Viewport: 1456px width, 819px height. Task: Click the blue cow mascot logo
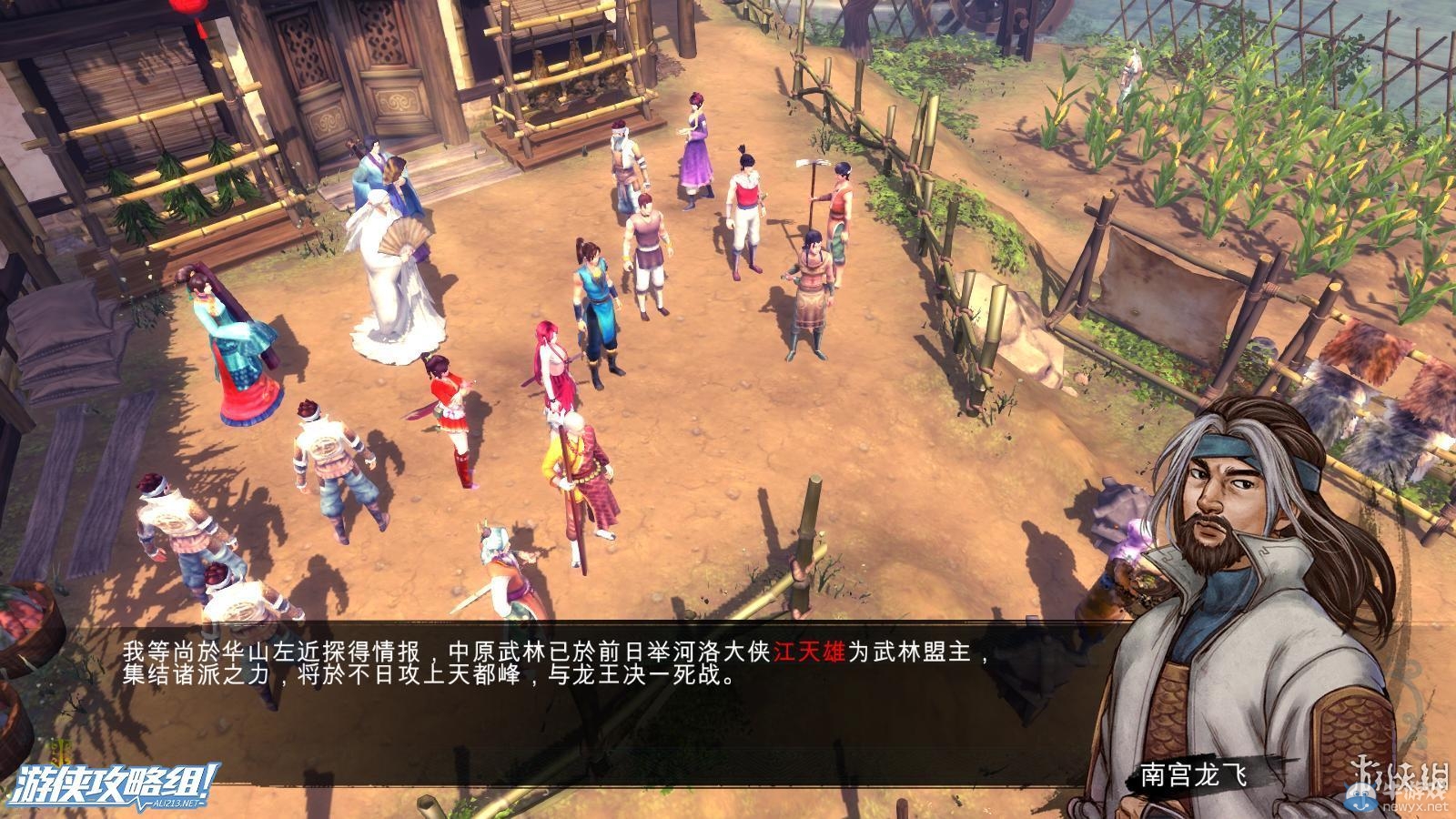coord(1361,796)
